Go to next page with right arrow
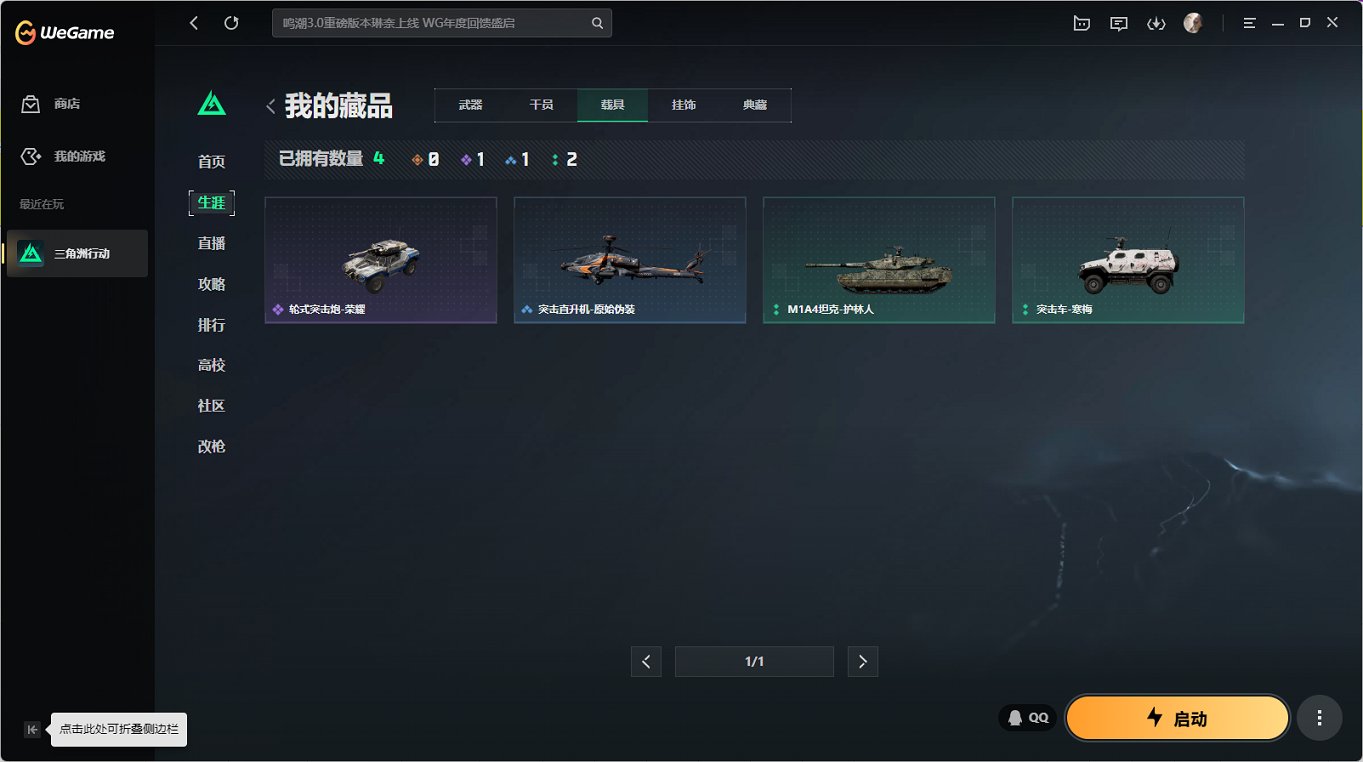This screenshot has width=1363, height=762. coord(862,661)
